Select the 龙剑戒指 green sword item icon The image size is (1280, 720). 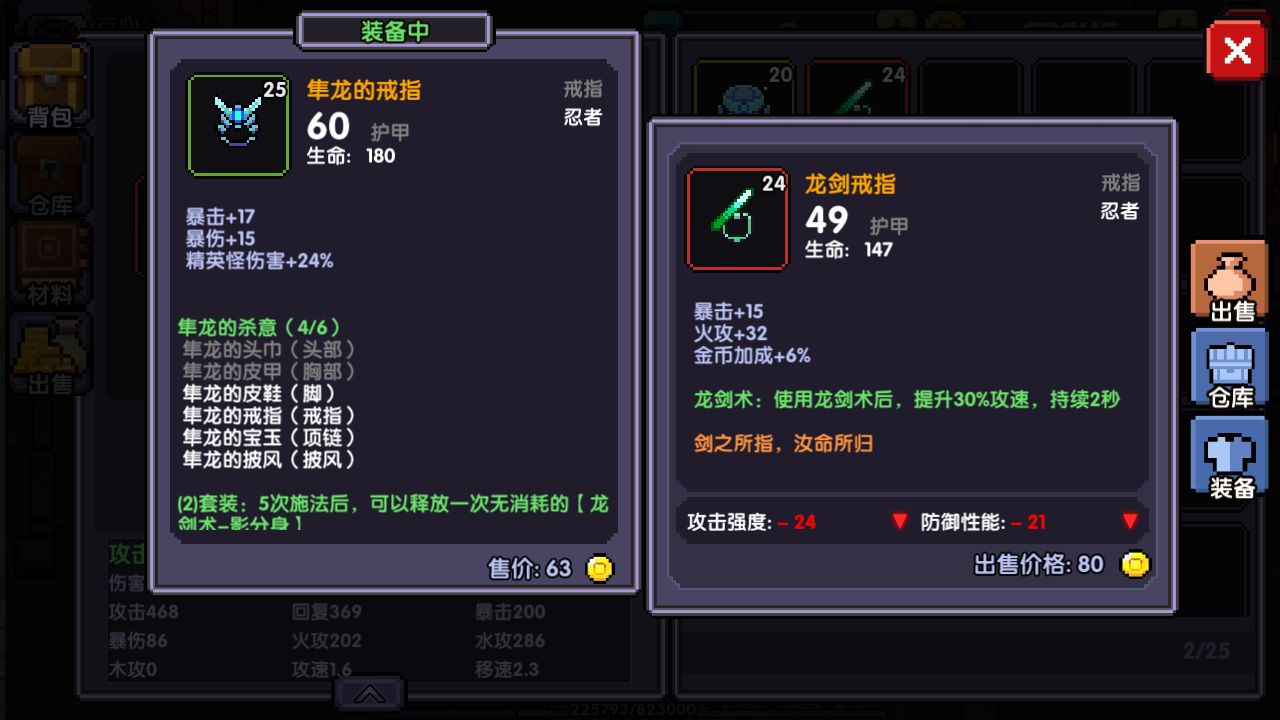click(737, 219)
